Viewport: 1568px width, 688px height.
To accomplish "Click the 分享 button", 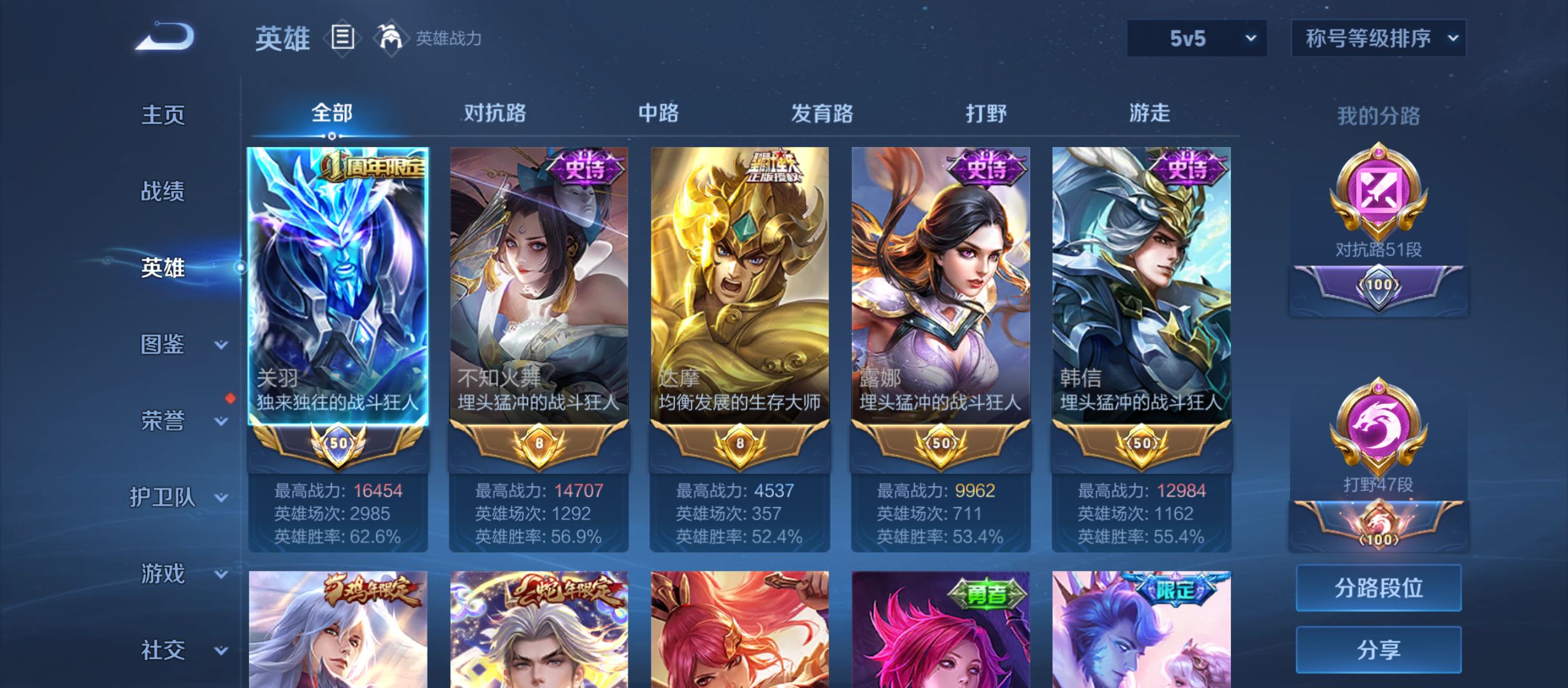I will 1378,650.
